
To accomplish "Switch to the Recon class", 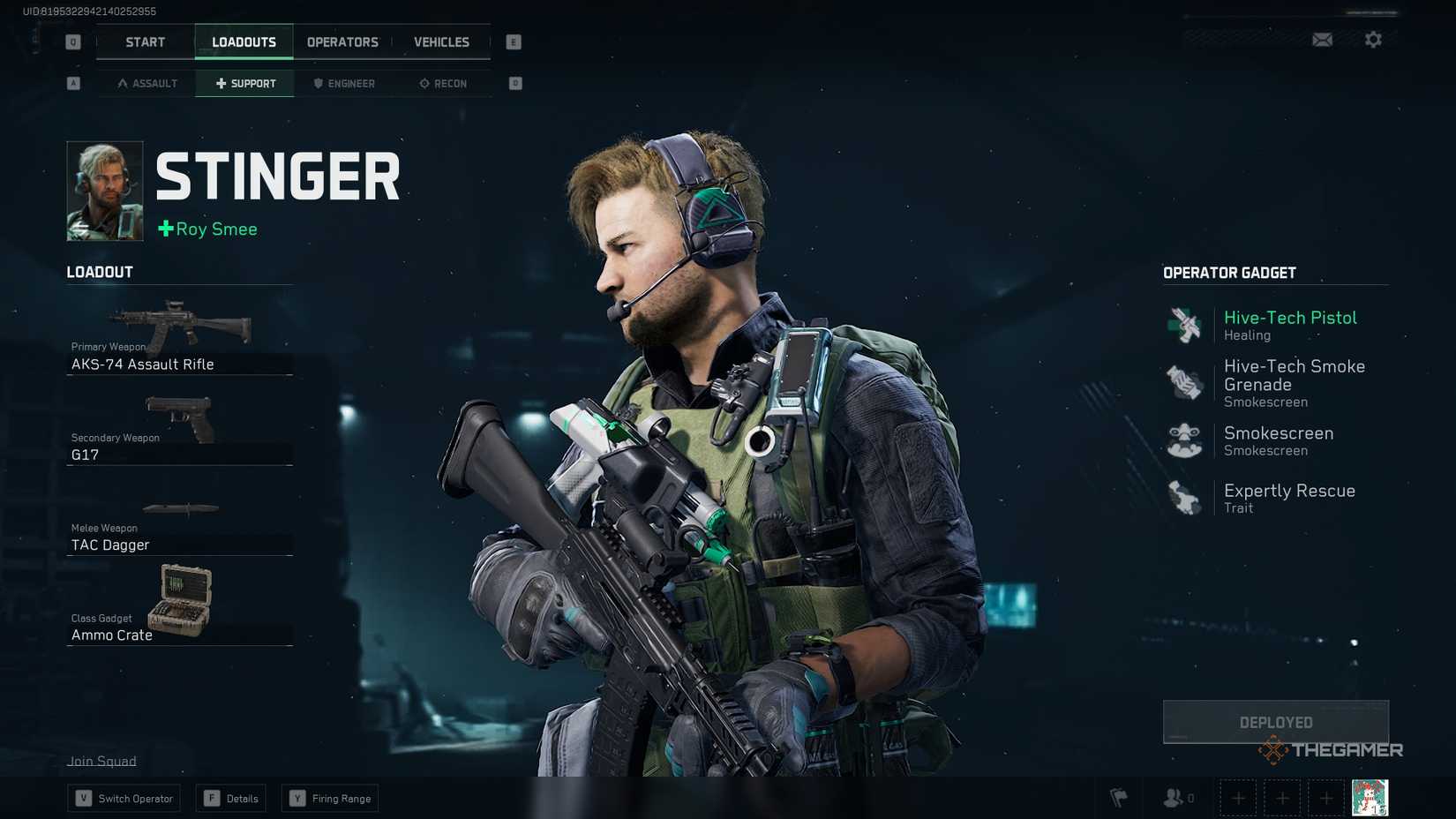I will pos(443,84).
